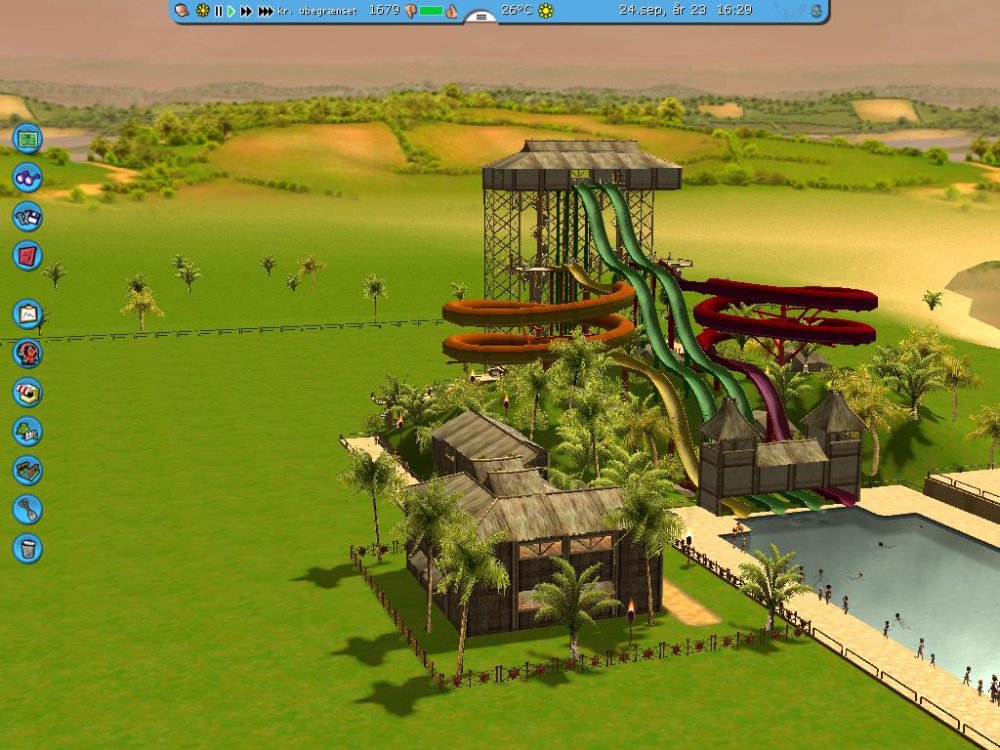This screenshot has height=750, width=1000.
Task: Open the scenery menu with tree icon
Action: pyautogui.click(x=27, y=431)
